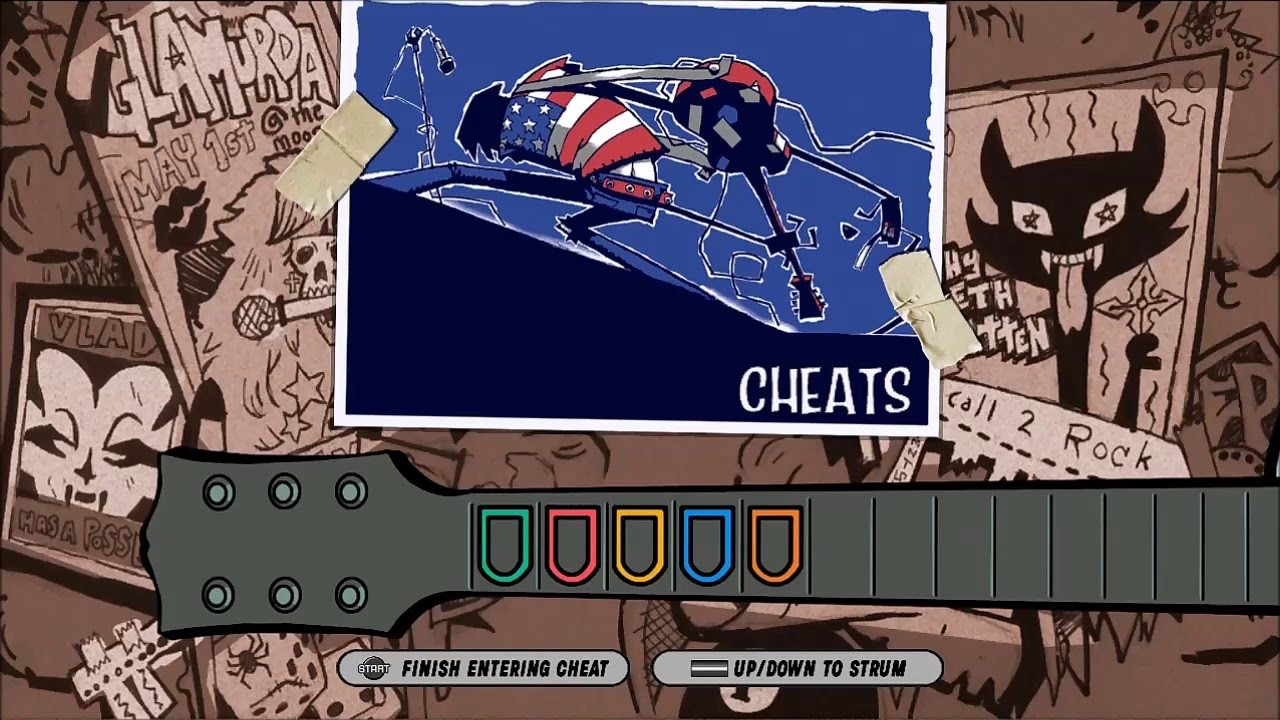Select the red fret button
Viewport: 1280px width, 720px height.
coord(572,543)
